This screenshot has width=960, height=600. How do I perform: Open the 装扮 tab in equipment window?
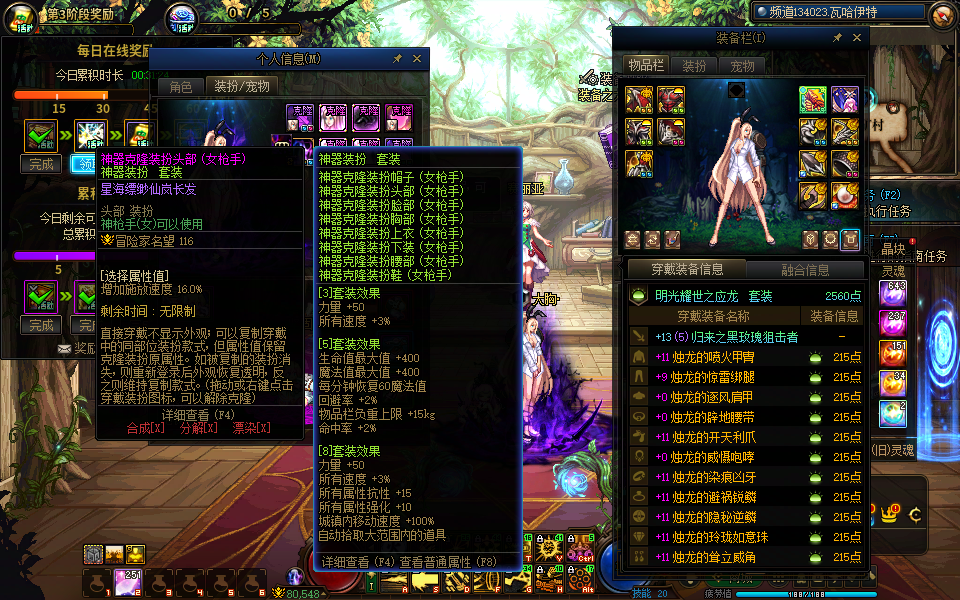694,66
